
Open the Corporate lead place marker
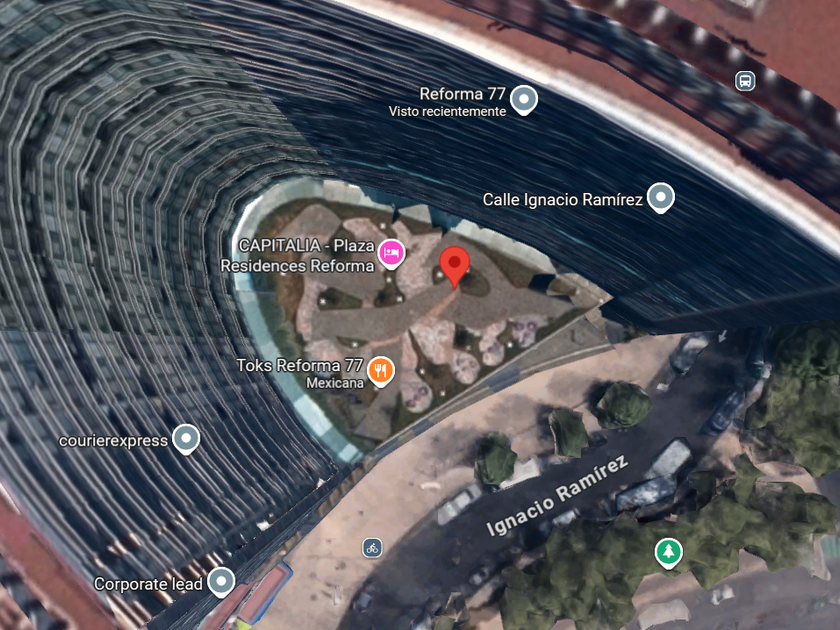click(x=220, y=581)
